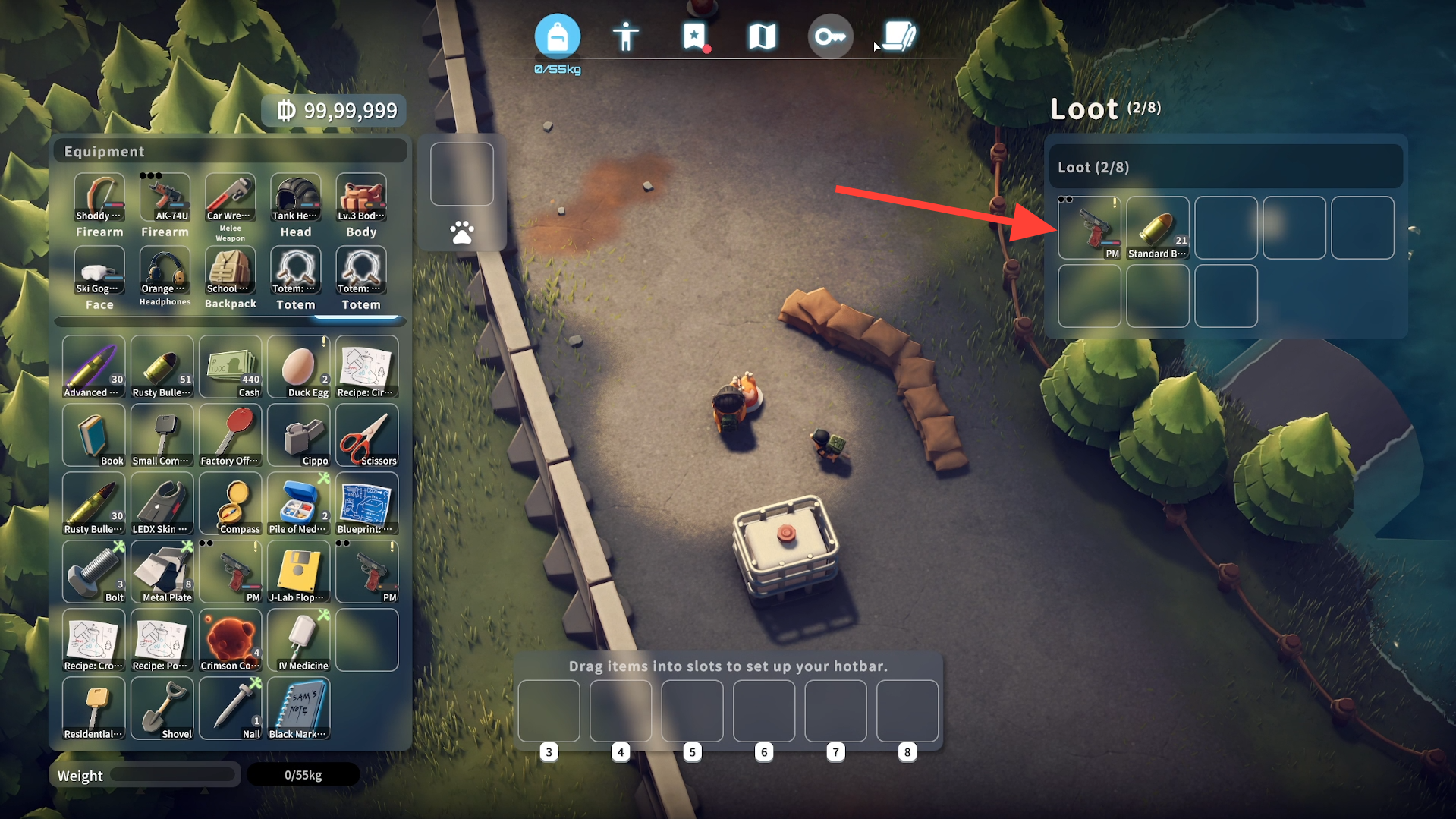Choose the Cash stack in inventory
1456x819 pixels.
[230, 367]
